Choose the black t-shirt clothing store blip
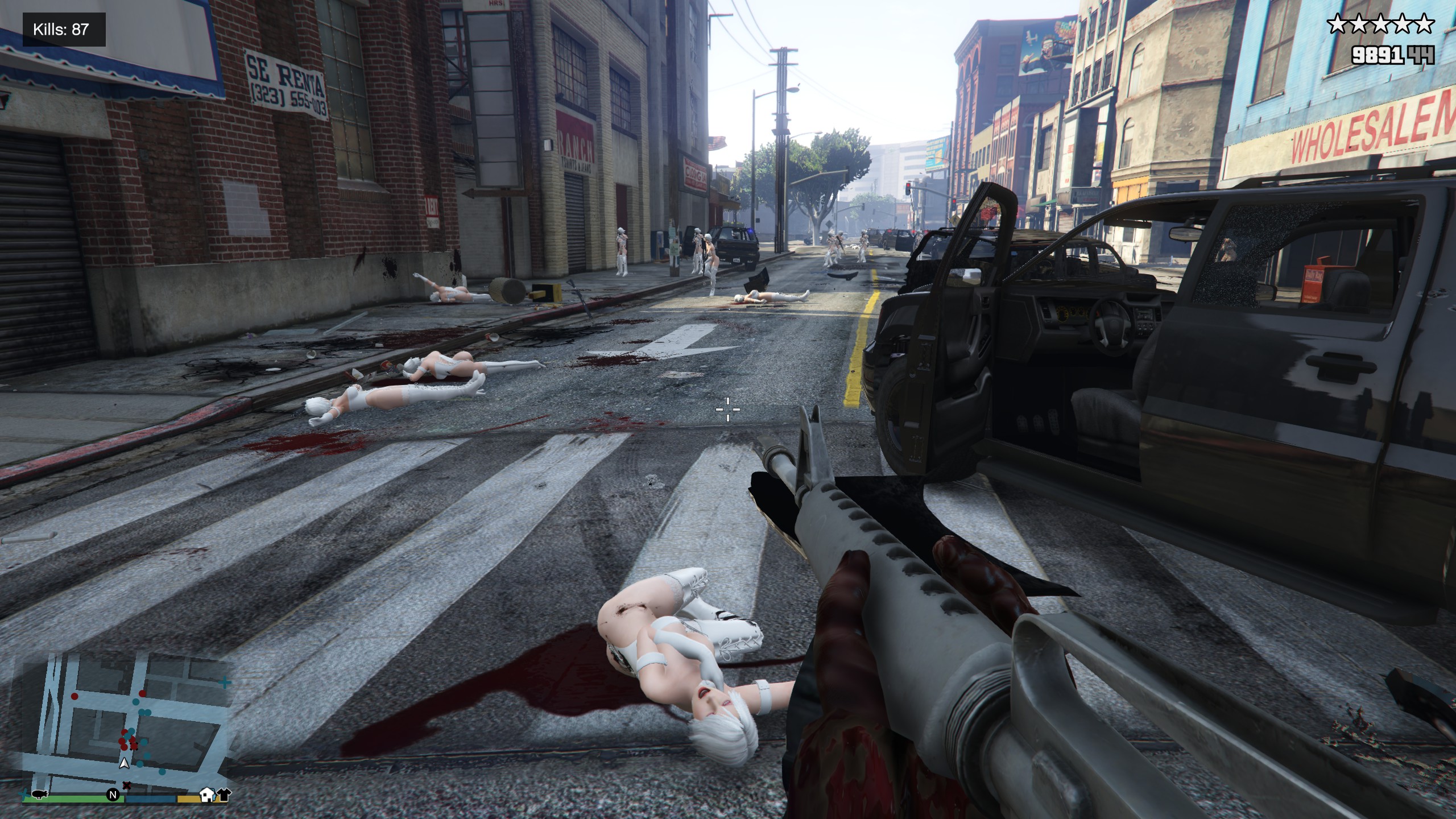Screen dimensions: 1456x819 [x=223, y=795]
